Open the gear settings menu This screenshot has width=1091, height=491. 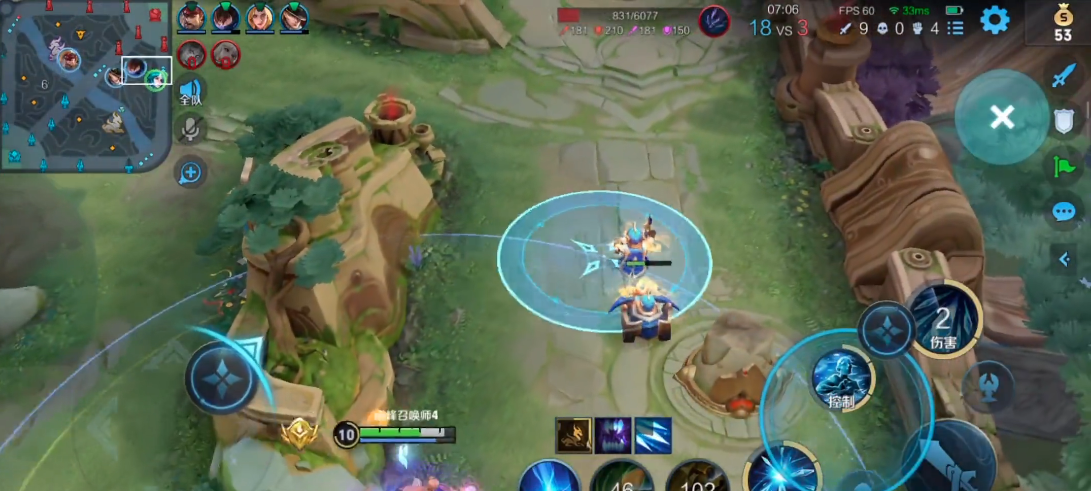click(x=994, y=19)
